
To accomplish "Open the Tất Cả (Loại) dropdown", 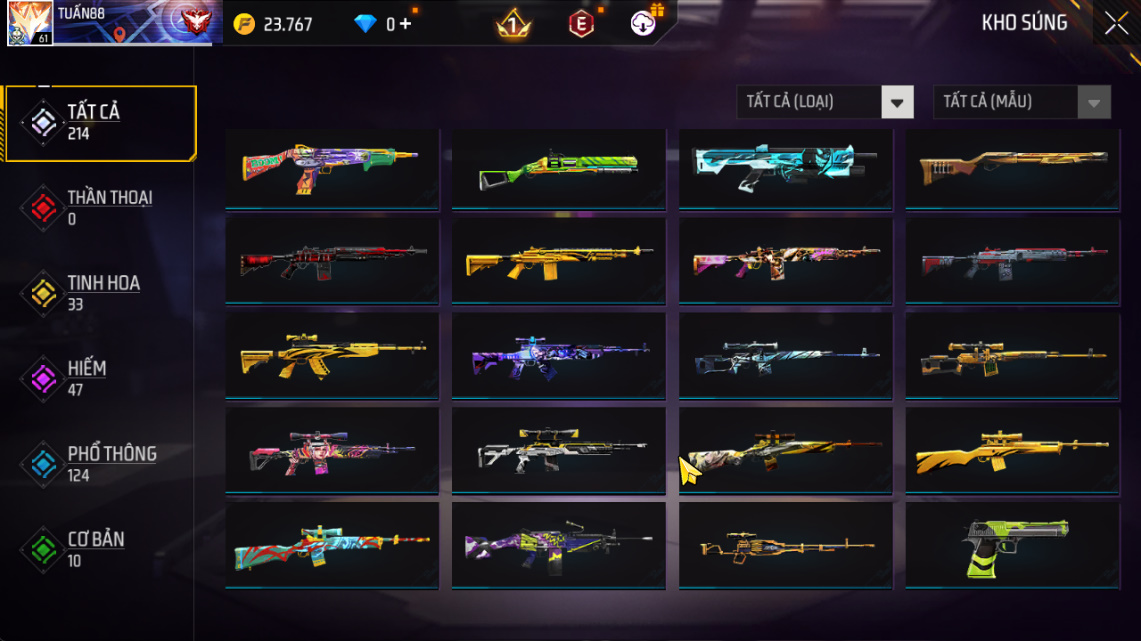I will (x=825, y=102).
